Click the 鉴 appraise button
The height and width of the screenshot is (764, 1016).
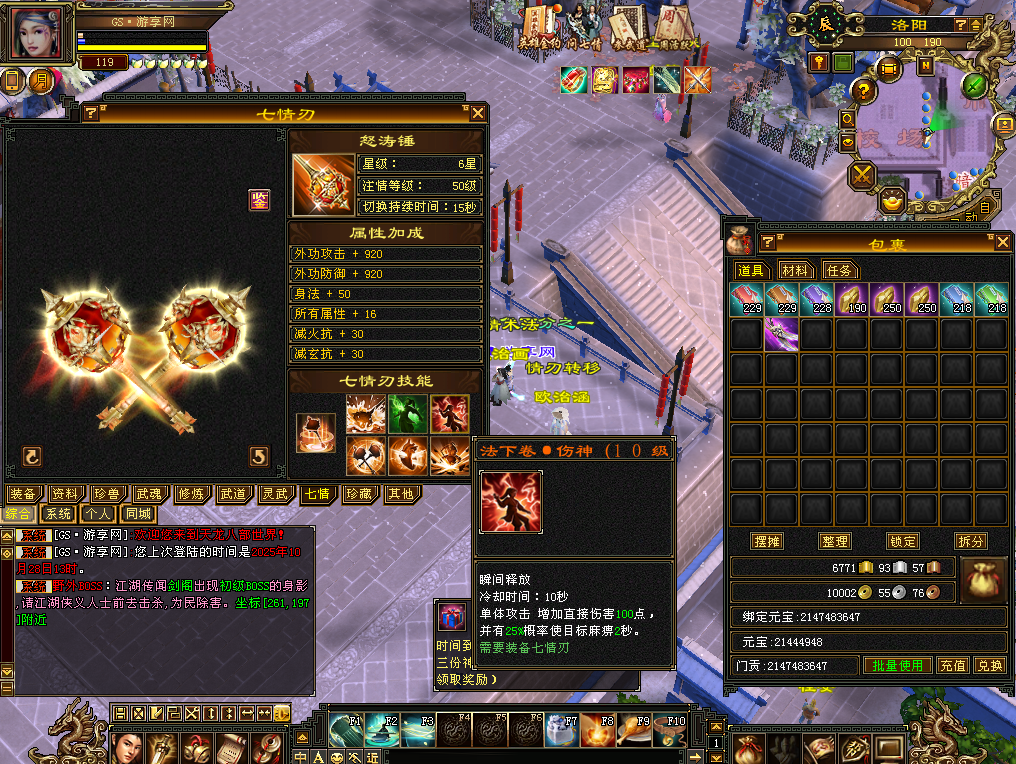tap(259, 200)
